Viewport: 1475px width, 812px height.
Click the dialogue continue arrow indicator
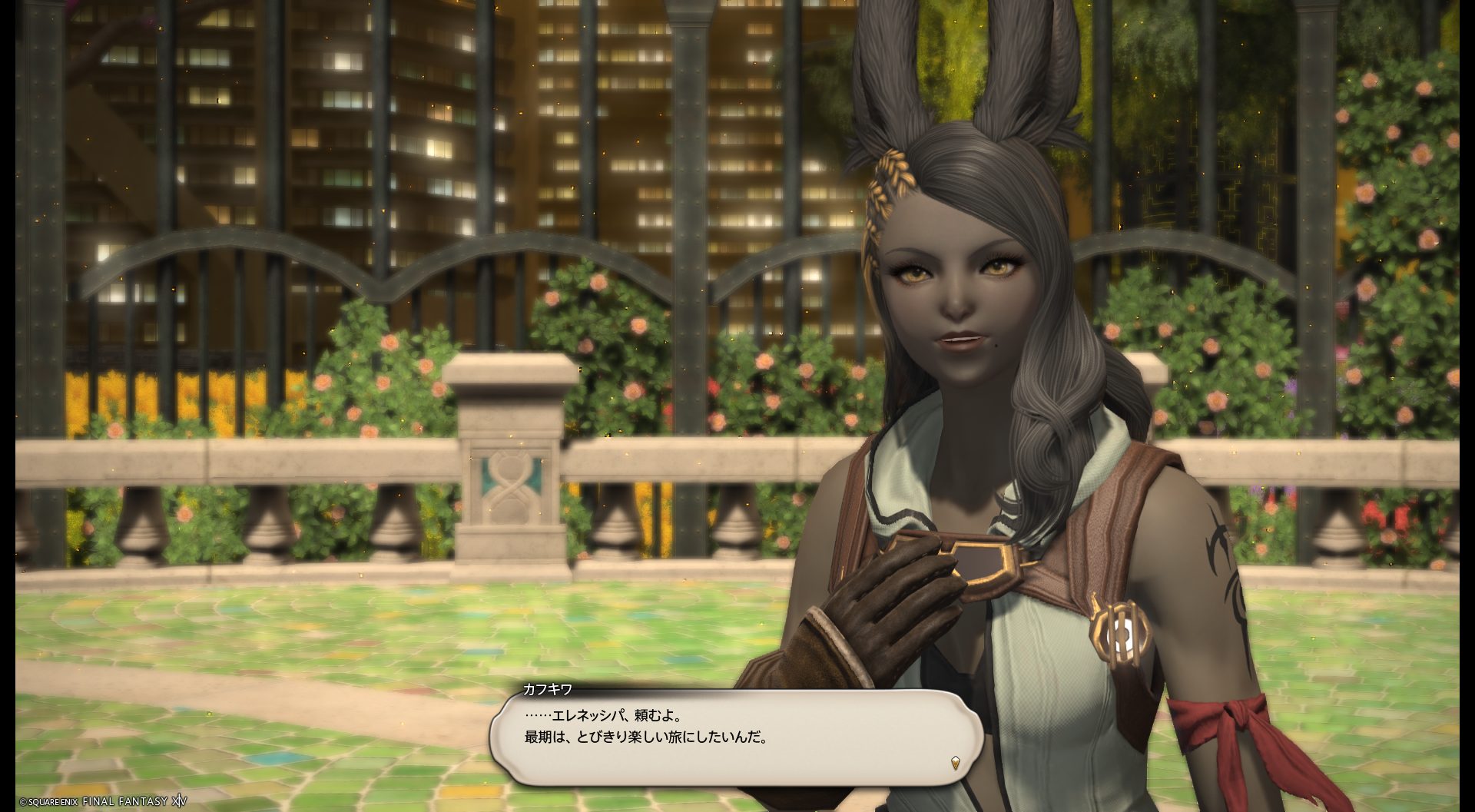(955, 764)
